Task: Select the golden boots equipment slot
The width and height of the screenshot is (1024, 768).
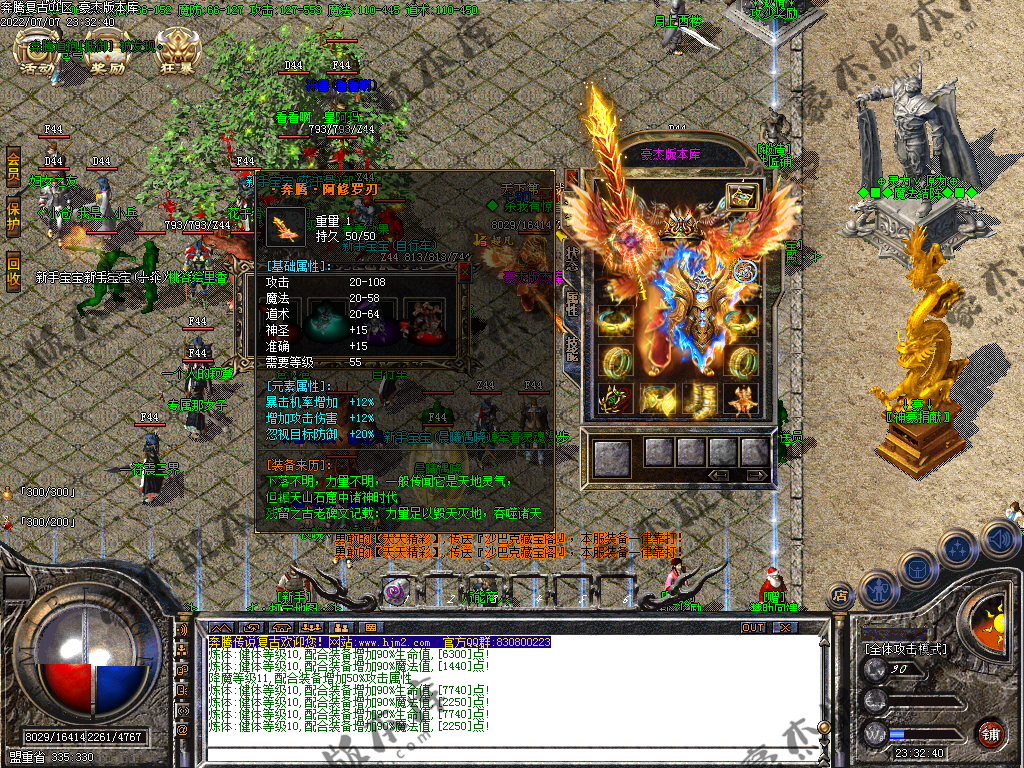Action: 700,399
